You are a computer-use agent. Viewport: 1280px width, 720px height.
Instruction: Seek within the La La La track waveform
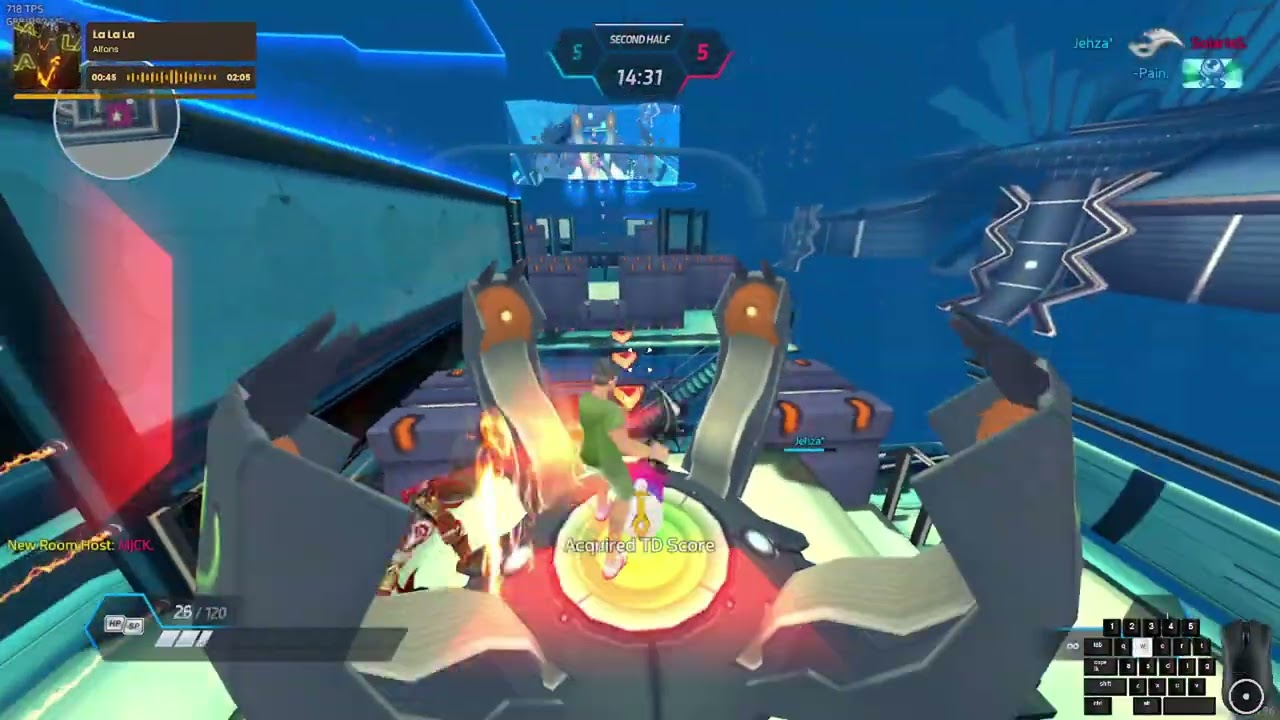click(171, 77)
